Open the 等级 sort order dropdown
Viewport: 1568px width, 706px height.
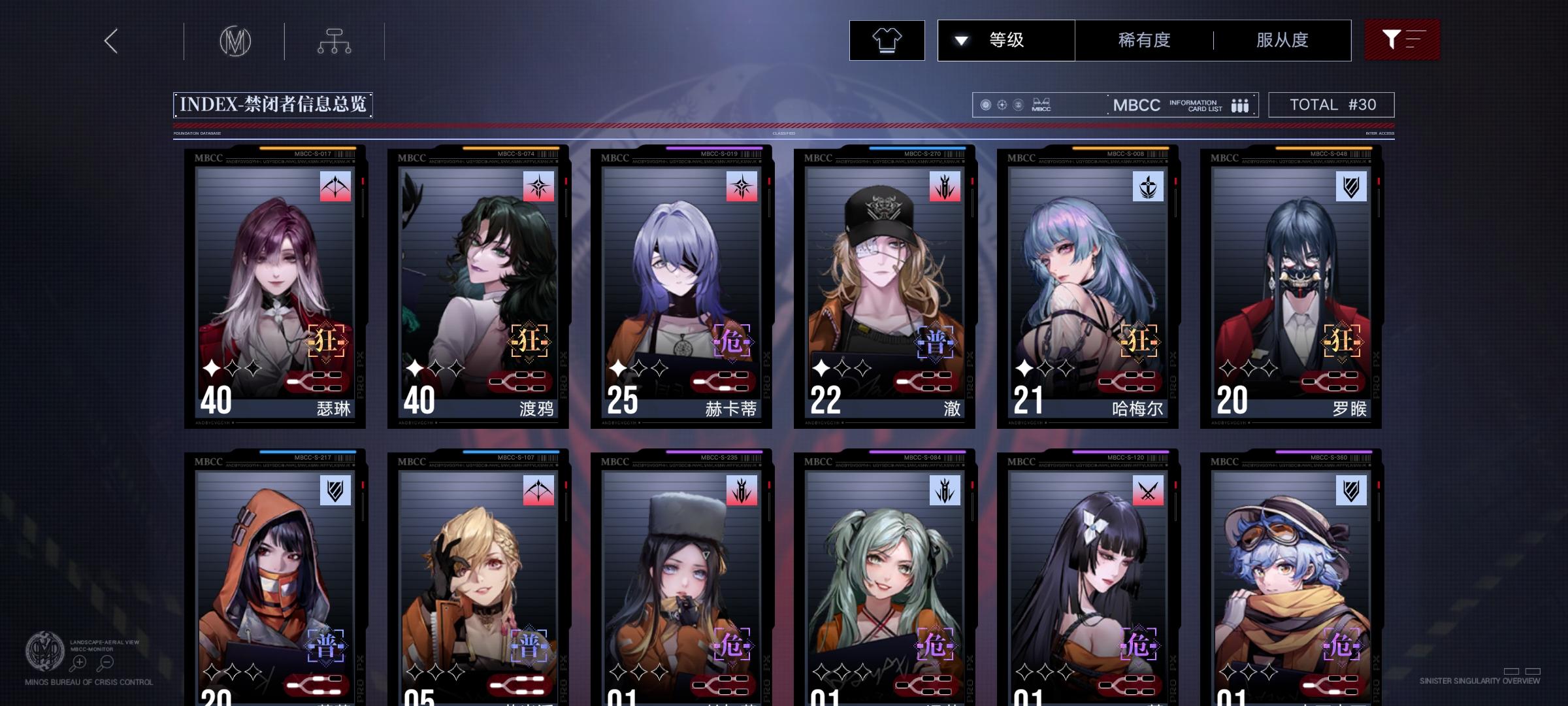(1005, 40)
